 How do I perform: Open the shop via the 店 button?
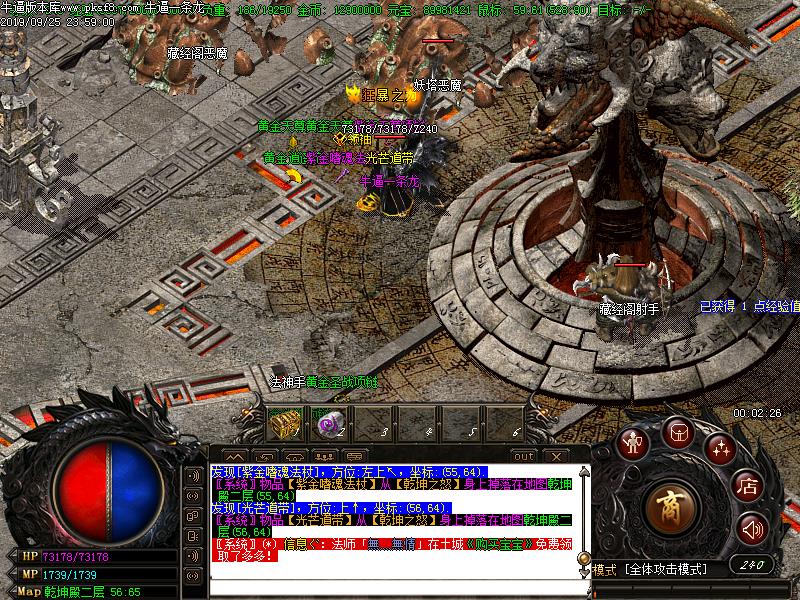coord(746,487)
